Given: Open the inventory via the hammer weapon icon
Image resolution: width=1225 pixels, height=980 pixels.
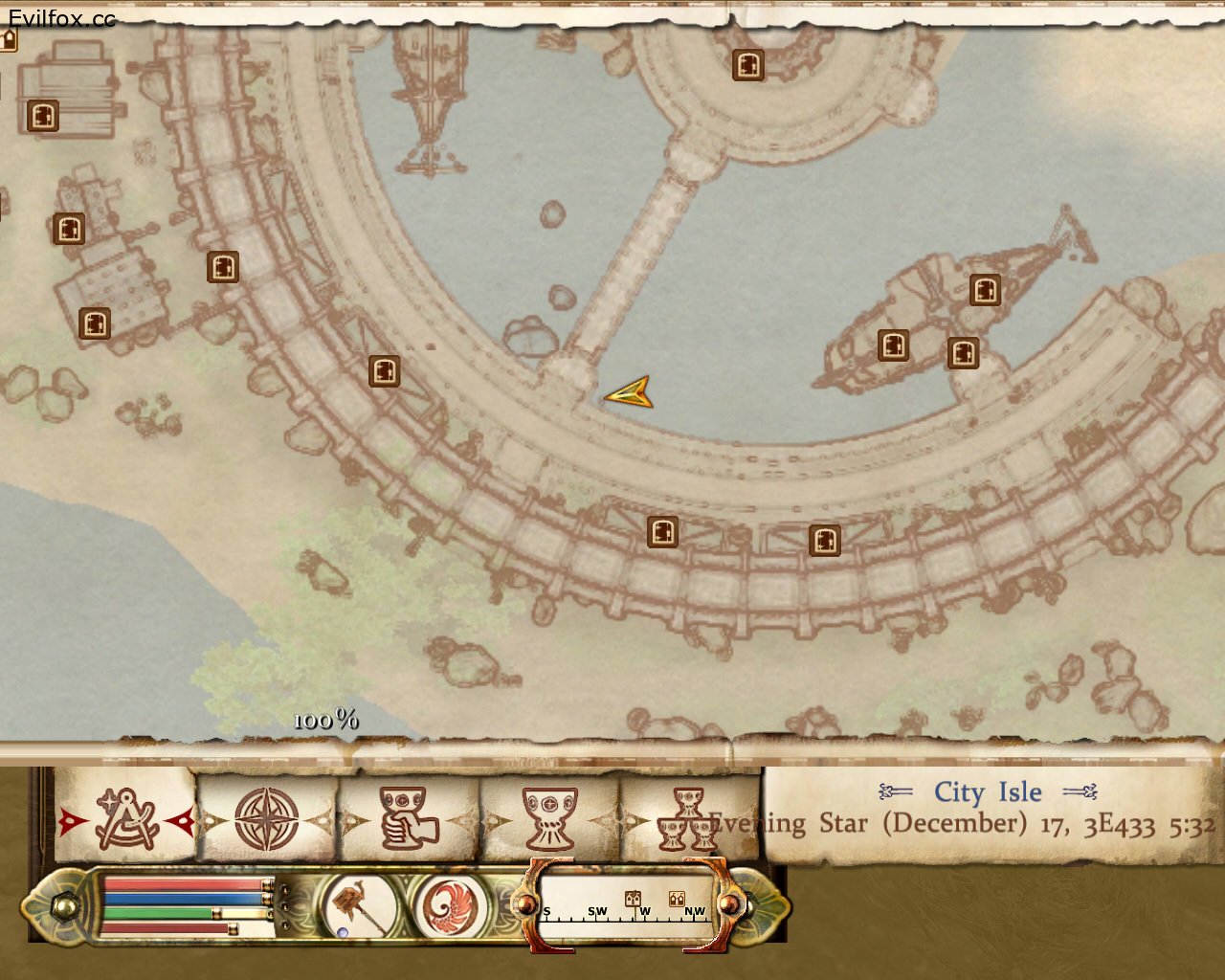Looking at the screenshot, I should pos(361,905).
